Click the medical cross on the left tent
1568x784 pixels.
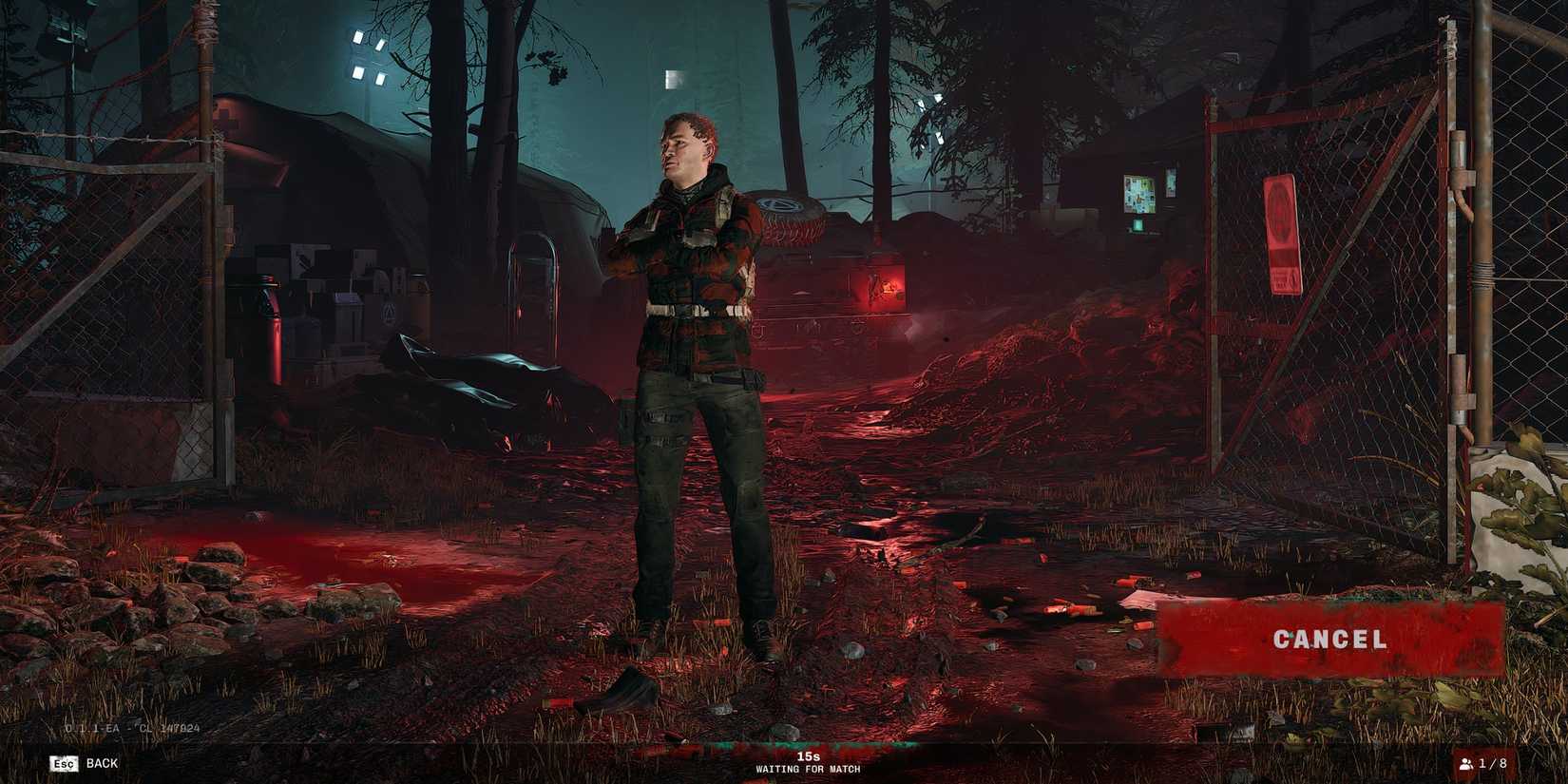pos(228,119)
